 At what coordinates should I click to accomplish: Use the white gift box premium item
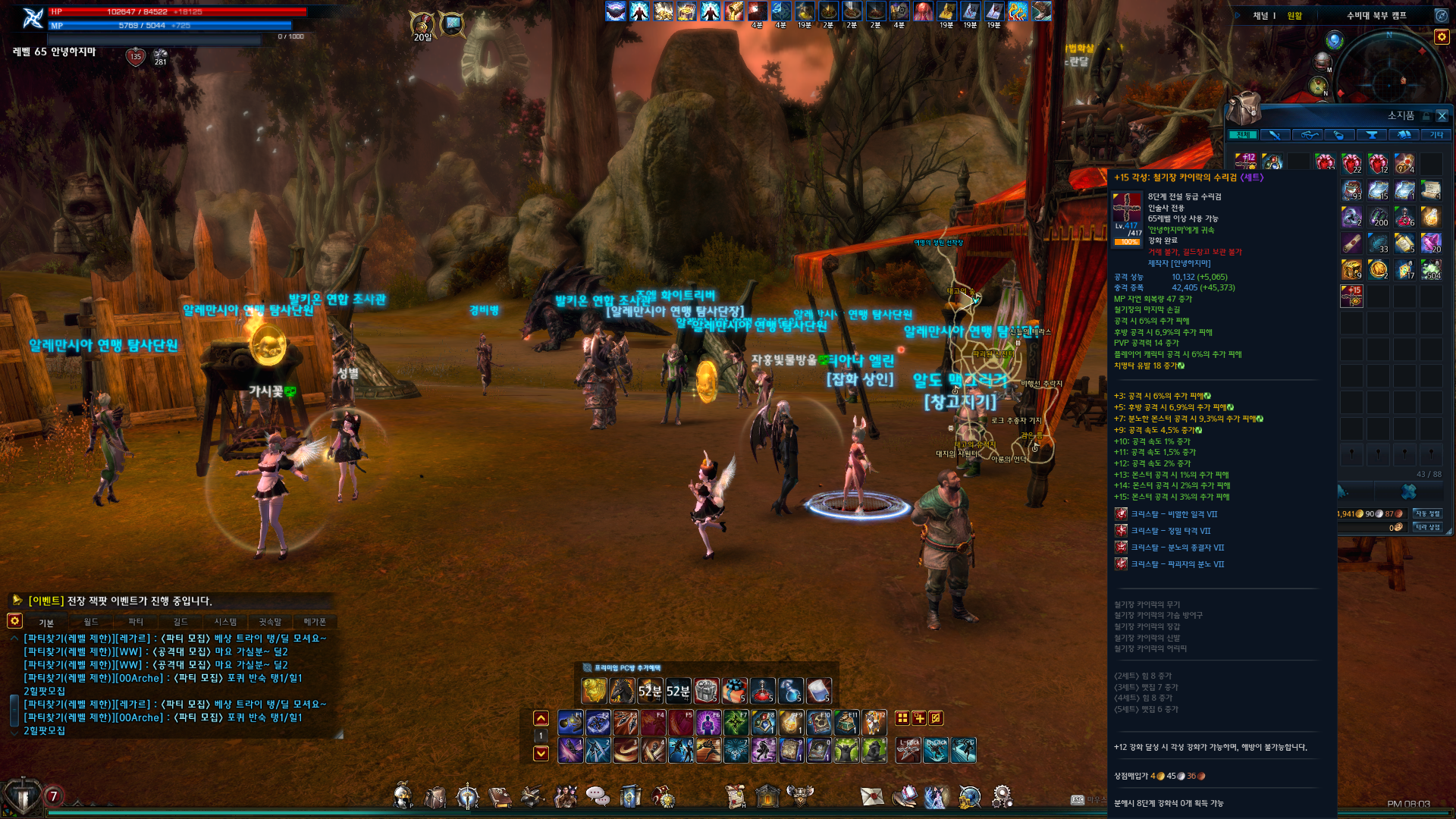click(x=706, y=691)
